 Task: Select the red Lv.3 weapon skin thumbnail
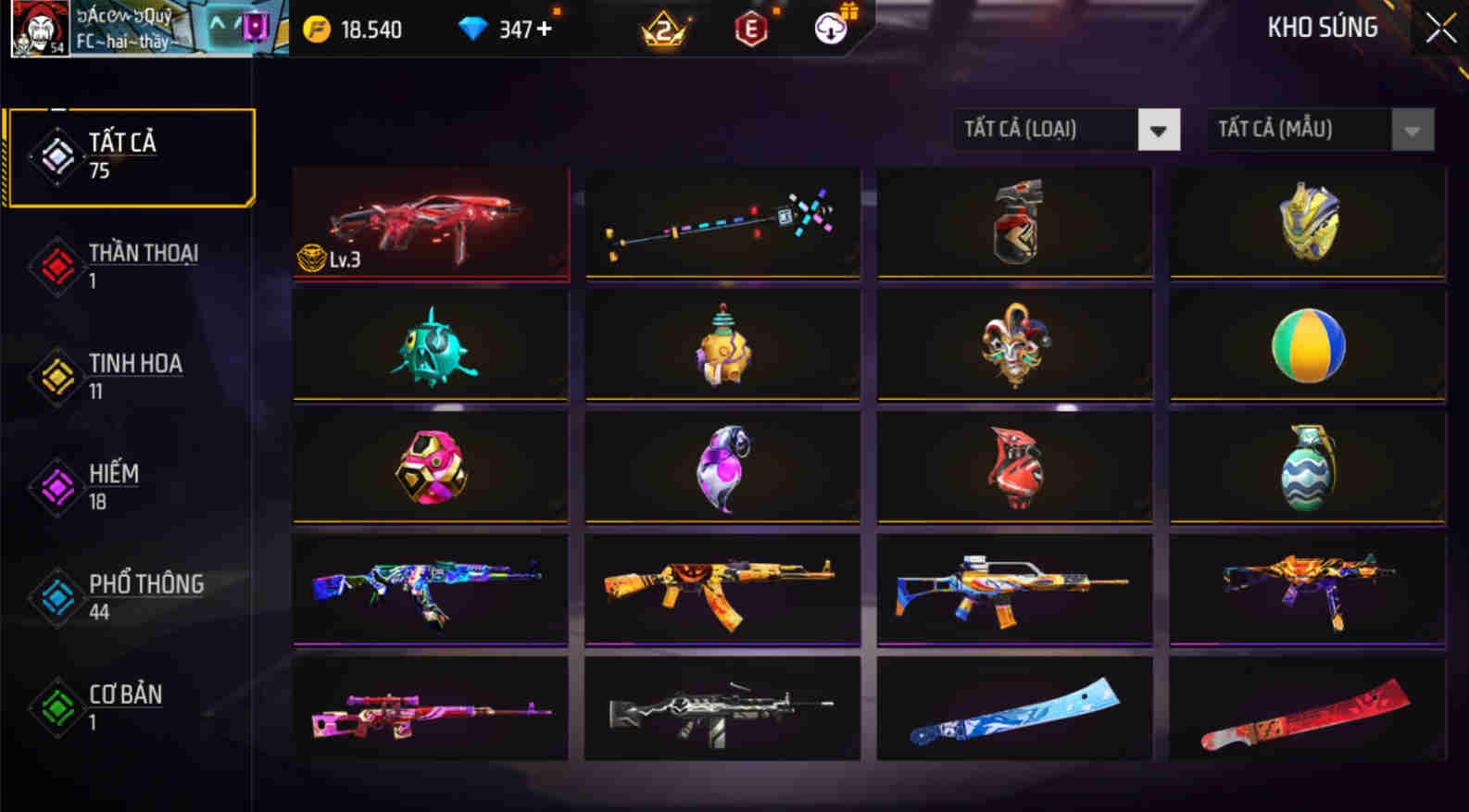pos(430,222)
